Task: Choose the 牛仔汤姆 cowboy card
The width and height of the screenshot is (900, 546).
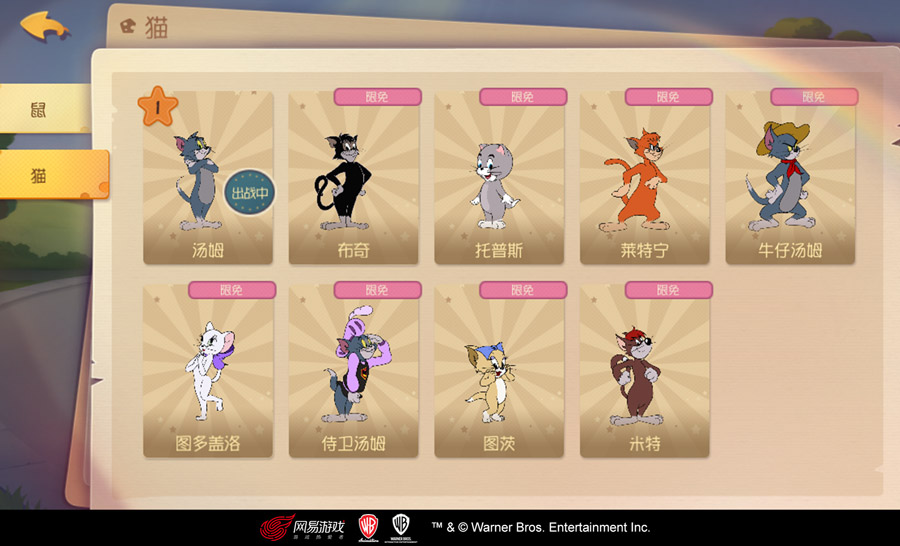Action: [x=790, y=180]
